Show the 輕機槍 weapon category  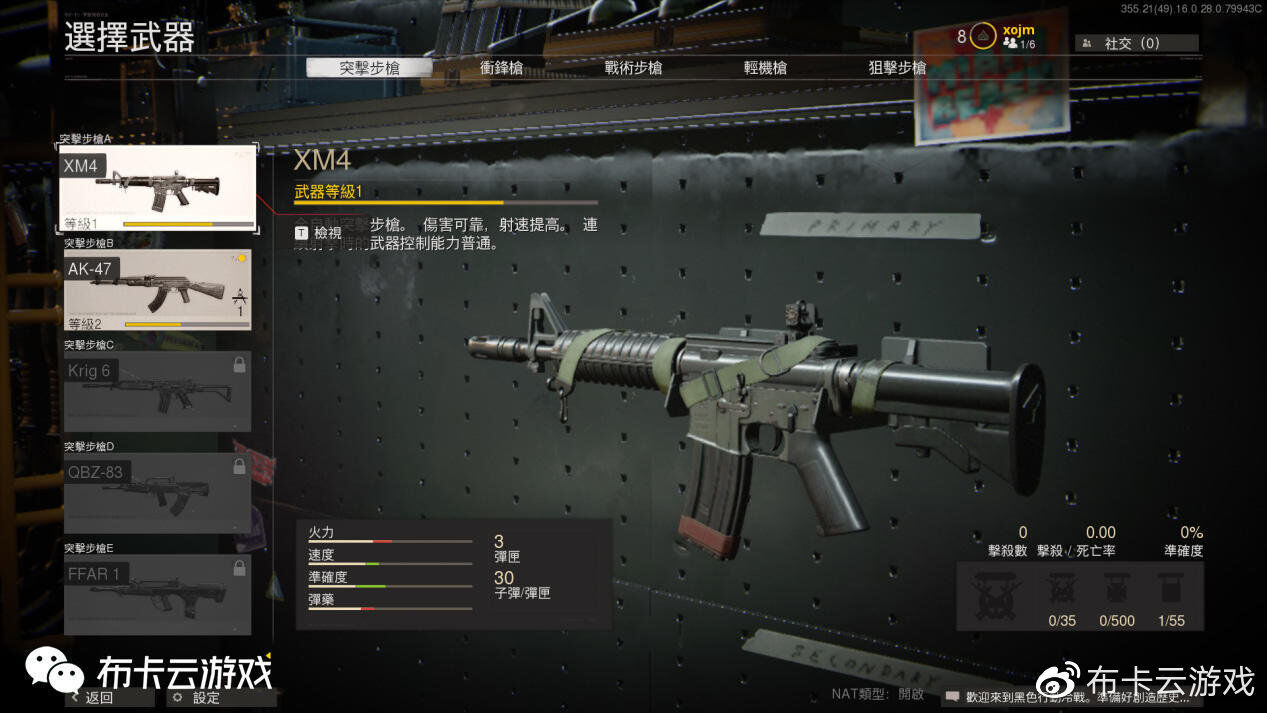765,68
